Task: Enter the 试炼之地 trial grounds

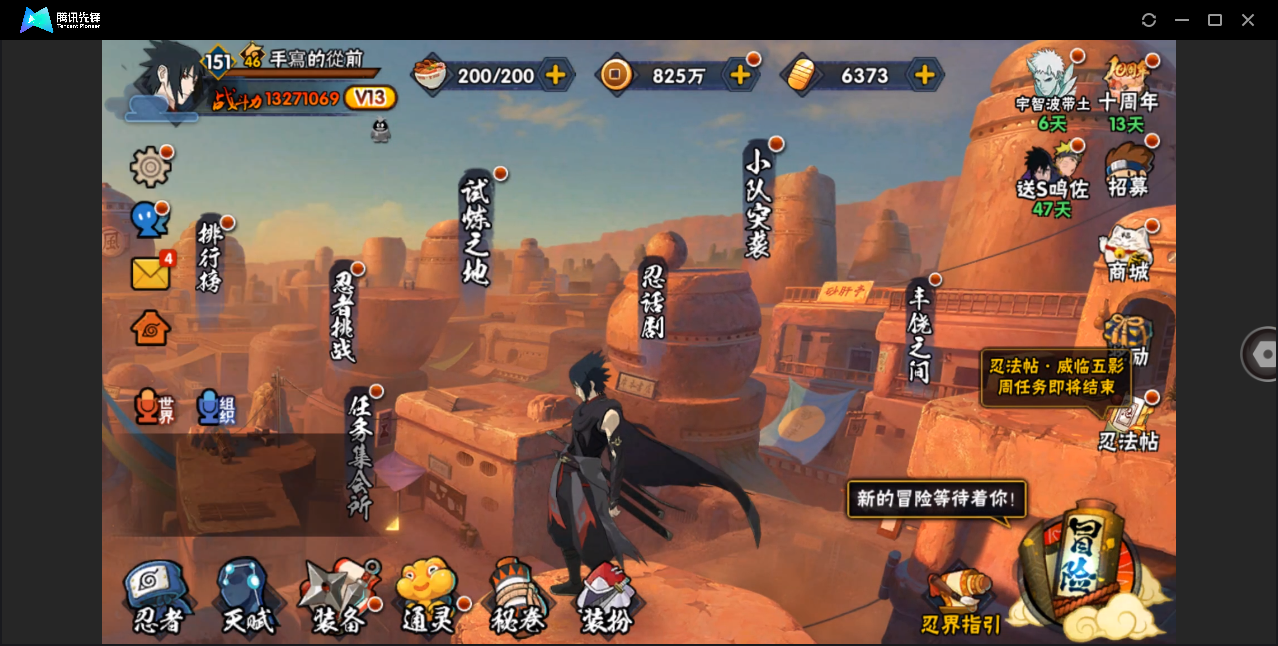Action: coord(476,232)
